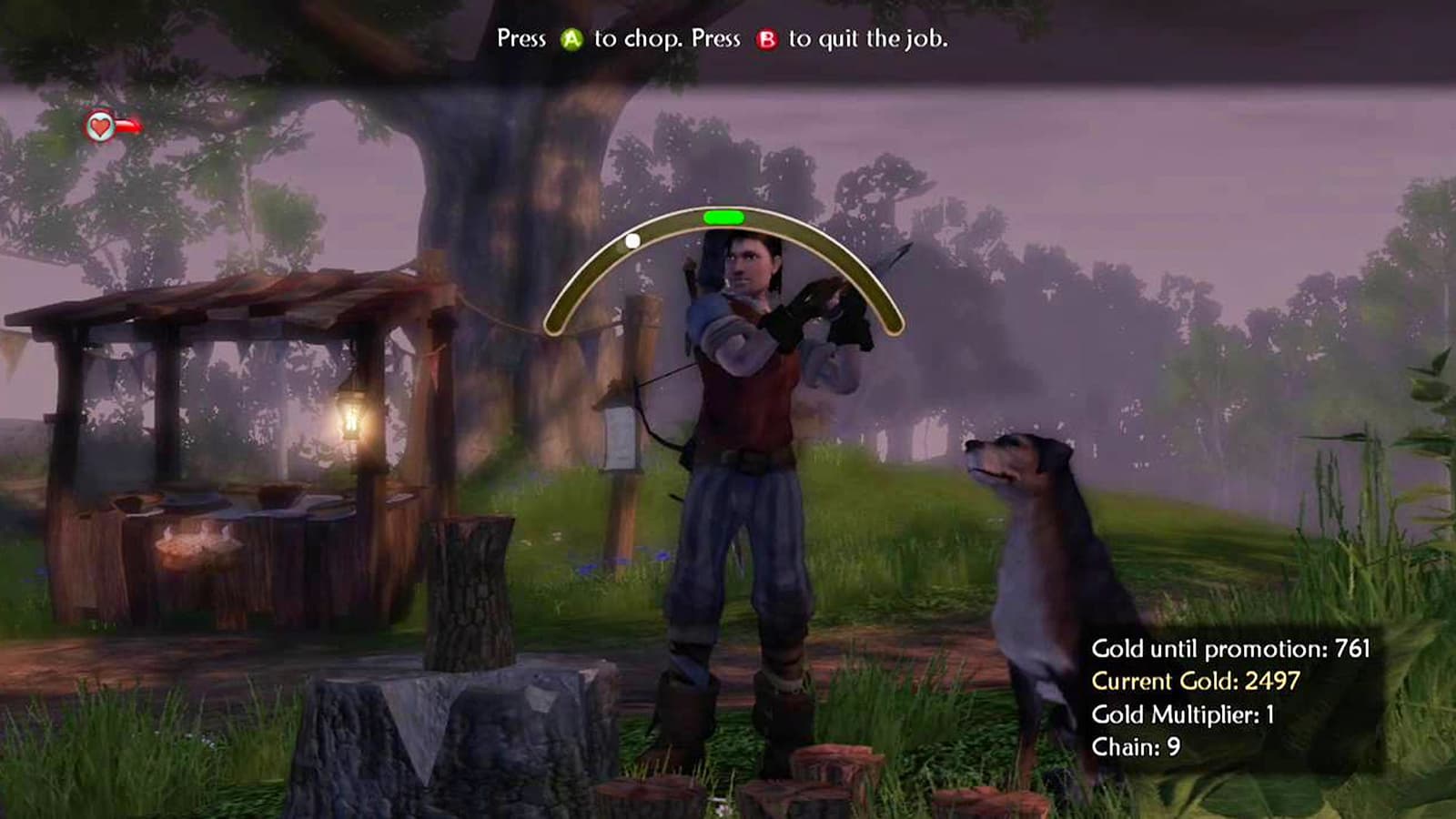This screenshot has width=1456, height=819.
Task: Click the white timing indicator ball
Action: [632, 240]
